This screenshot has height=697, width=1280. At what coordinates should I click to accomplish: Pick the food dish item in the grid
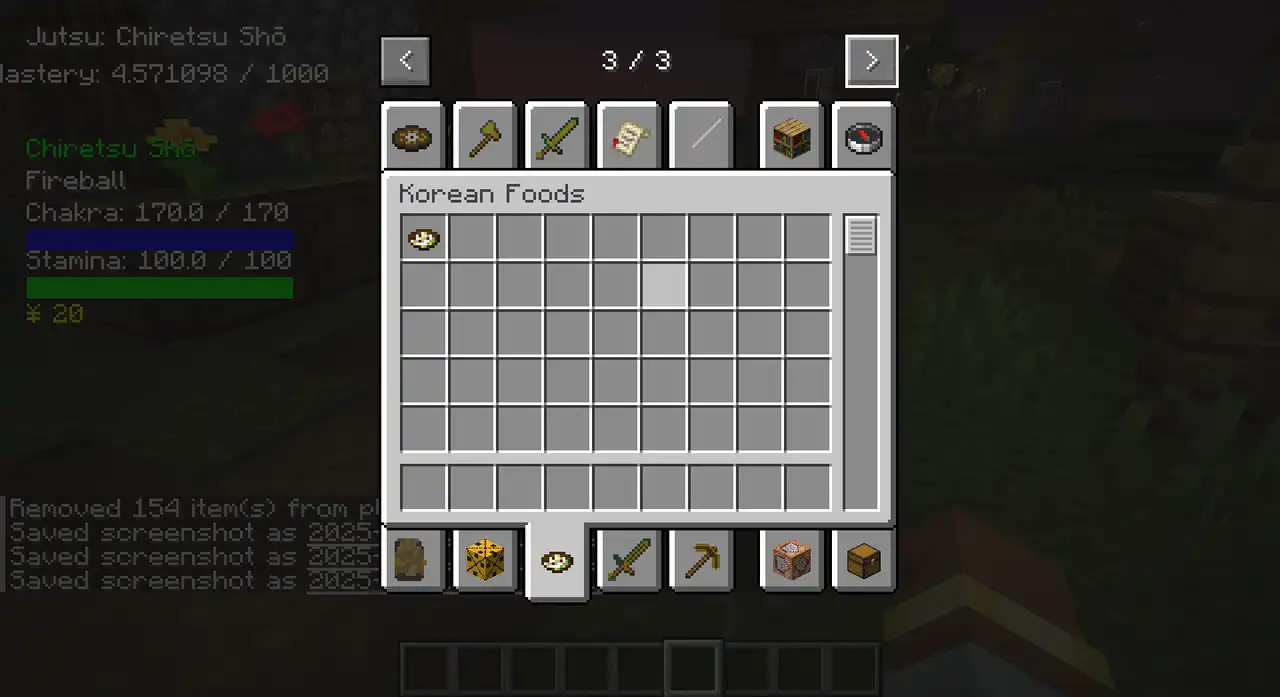(x=424, y=239)
